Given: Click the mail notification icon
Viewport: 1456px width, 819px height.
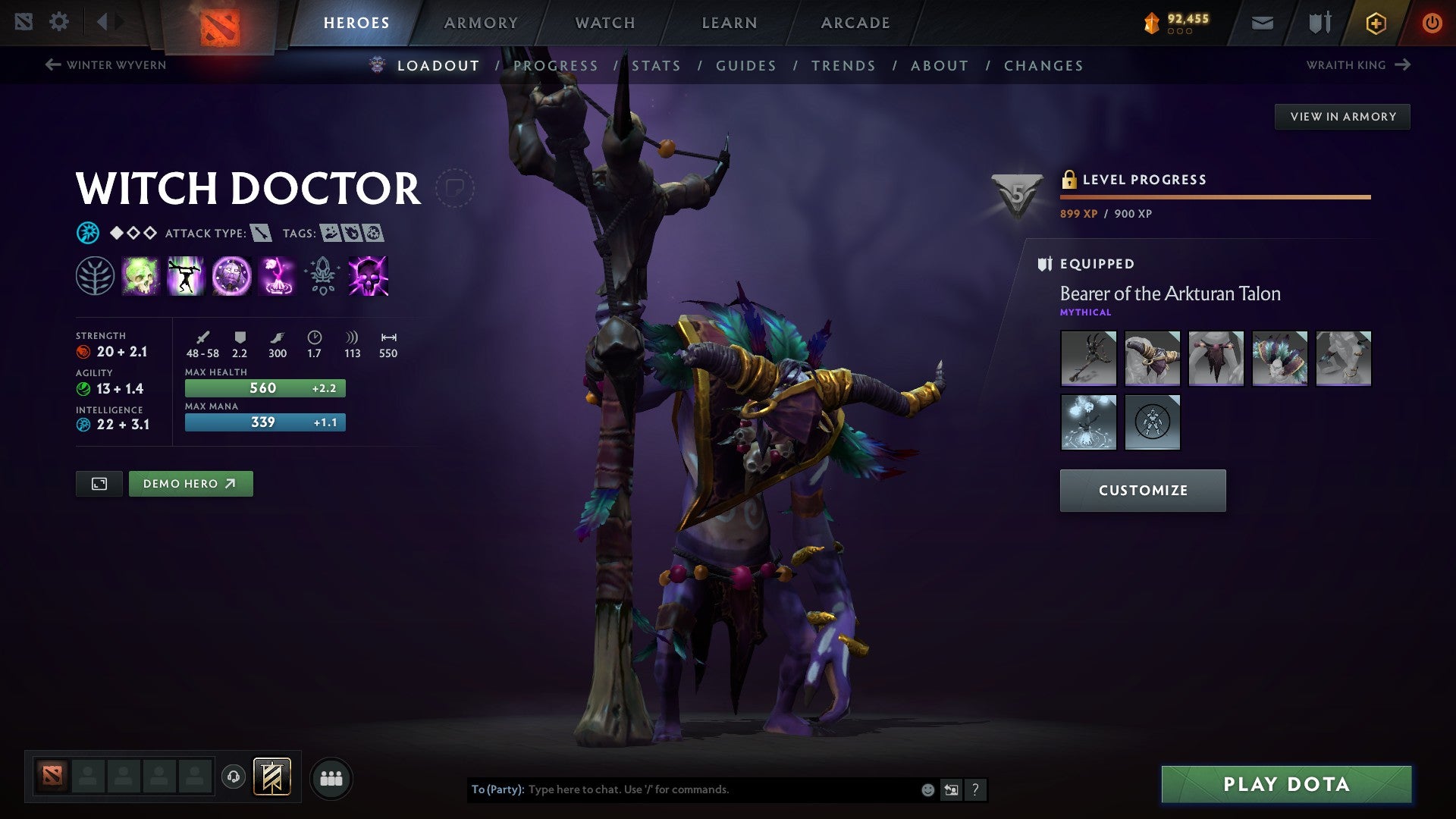Looking at the screenshot, I should 1262,23.
